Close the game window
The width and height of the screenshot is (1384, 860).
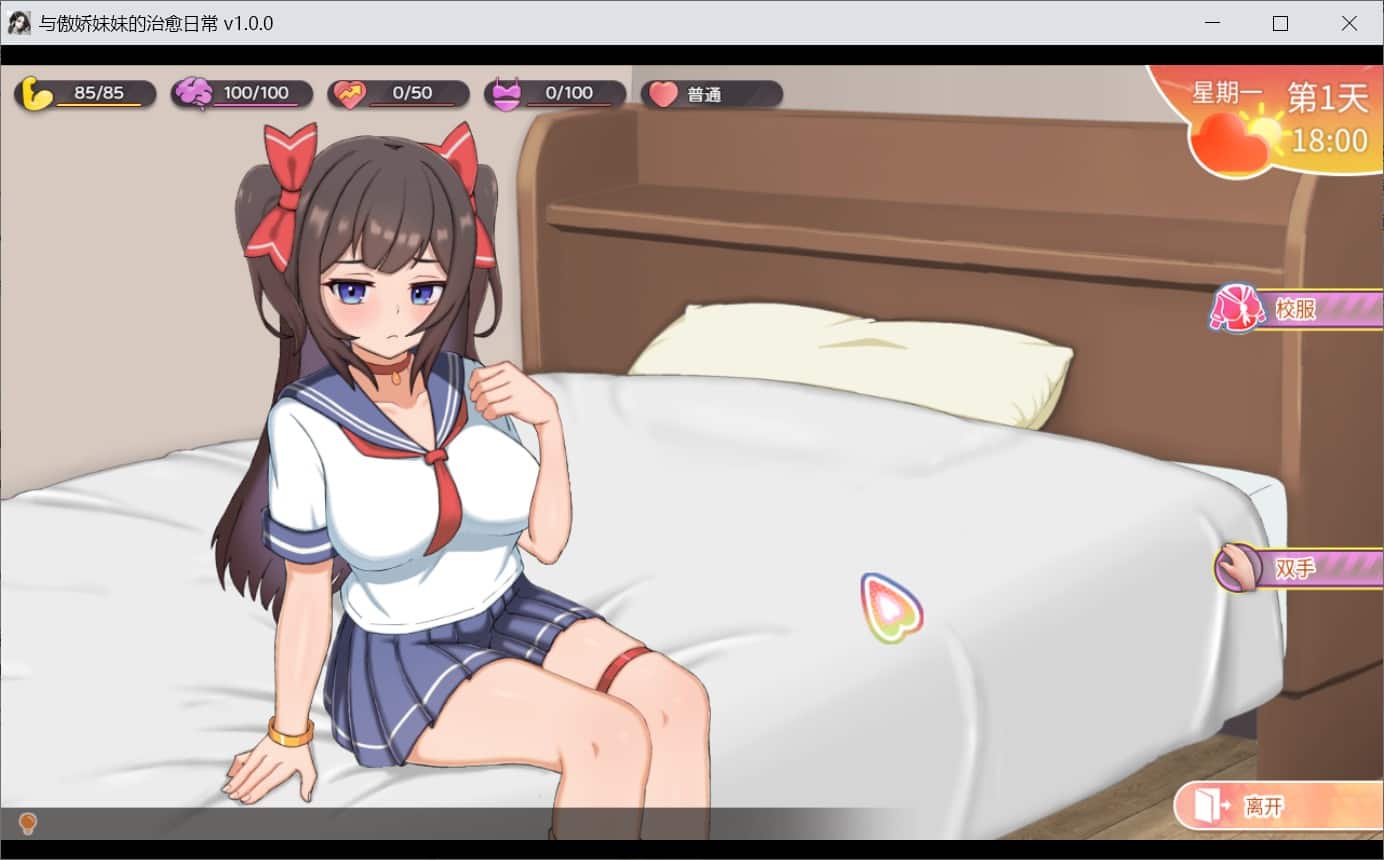(1349, 23)
